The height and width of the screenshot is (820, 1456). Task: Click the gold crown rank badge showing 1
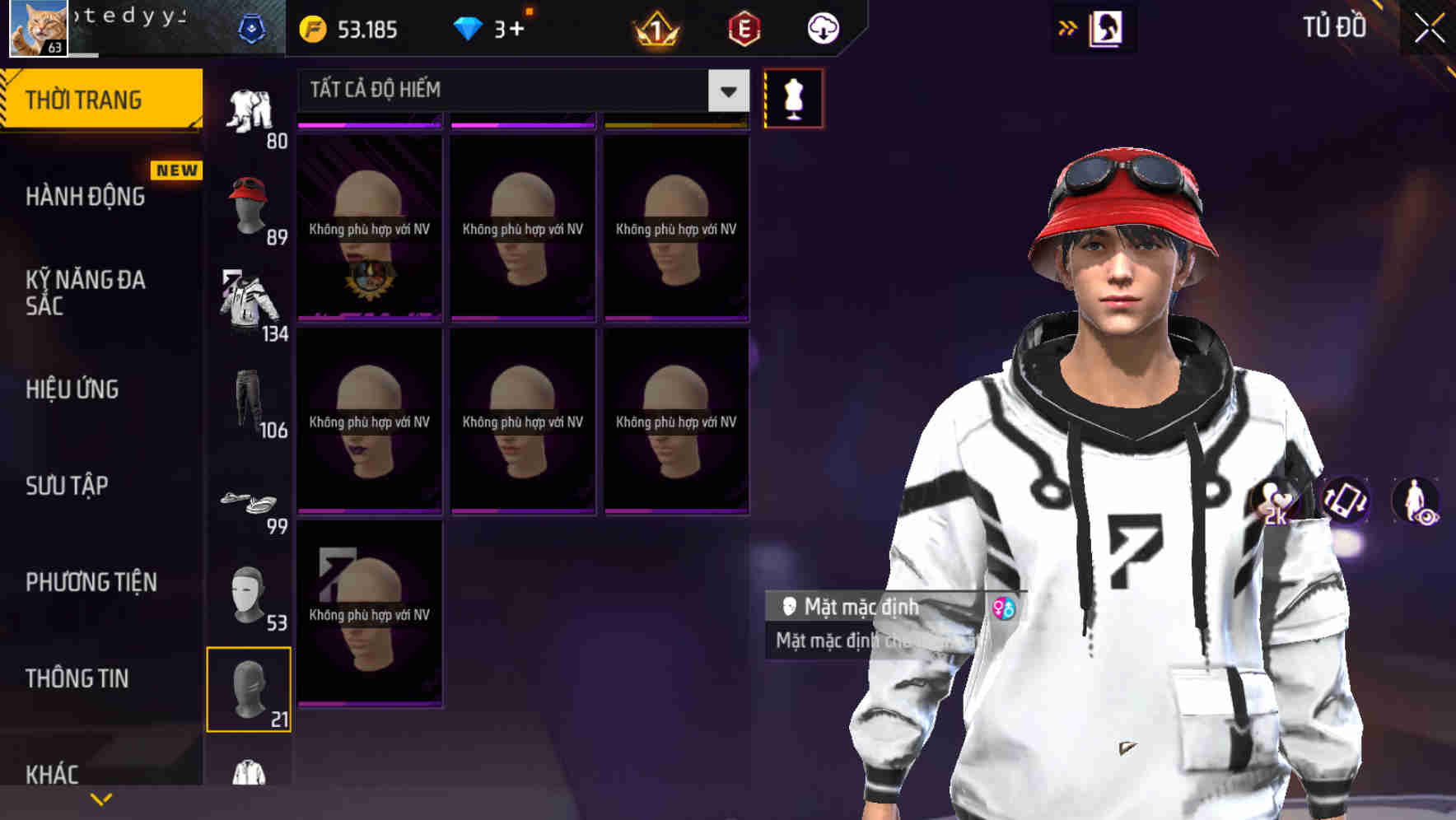coord(654,27)
